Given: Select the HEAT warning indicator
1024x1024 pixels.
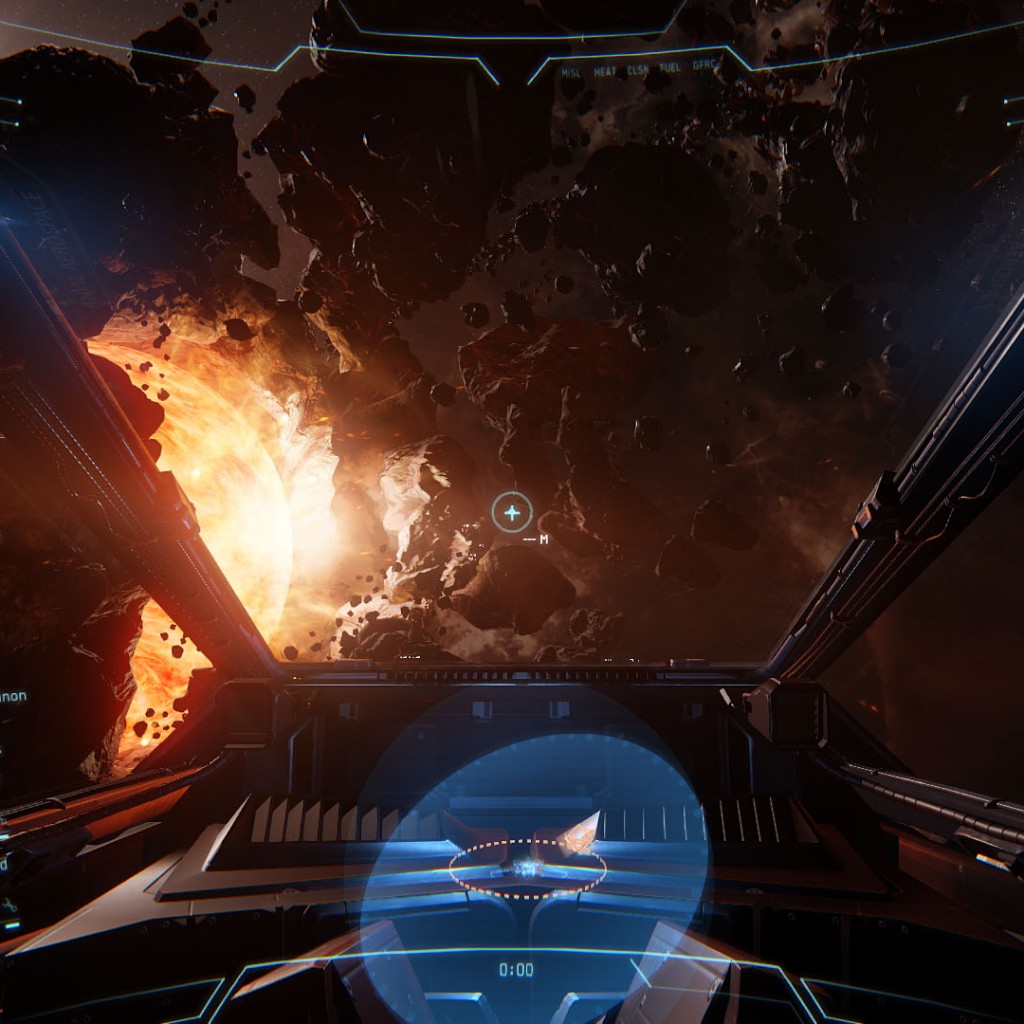Looking at the screenshot, I should [604, 73].
